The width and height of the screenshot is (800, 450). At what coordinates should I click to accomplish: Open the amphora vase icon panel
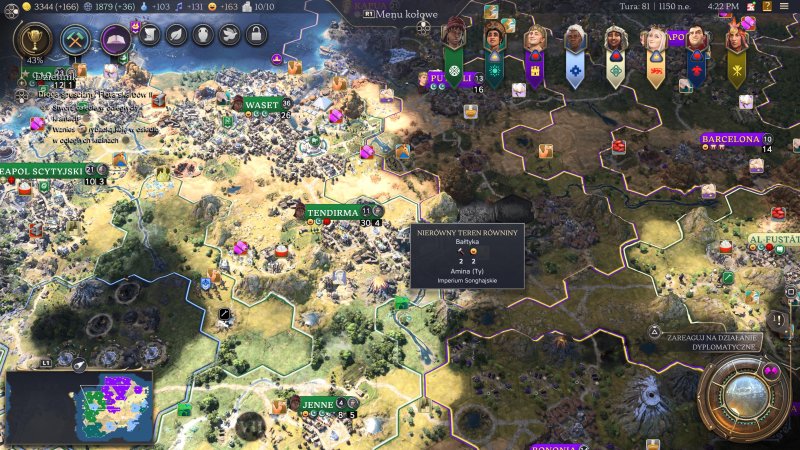click(203, 36)
